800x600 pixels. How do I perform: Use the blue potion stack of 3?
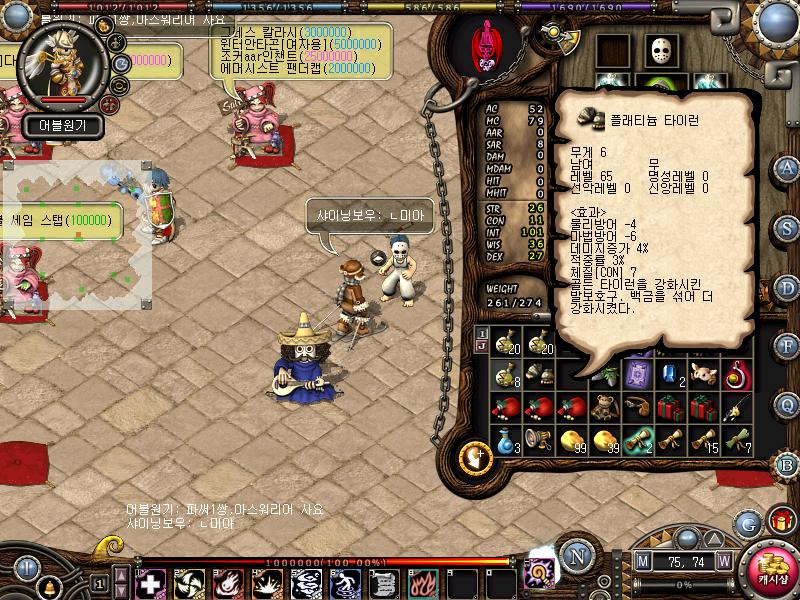click(507, 440)
